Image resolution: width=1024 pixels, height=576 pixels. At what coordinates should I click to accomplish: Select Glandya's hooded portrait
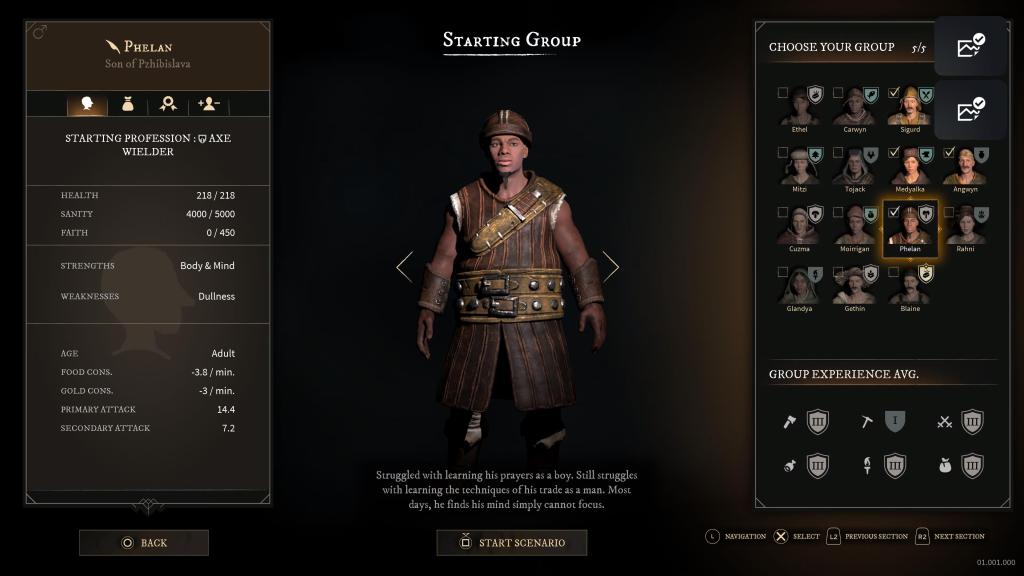click(800, 287)
